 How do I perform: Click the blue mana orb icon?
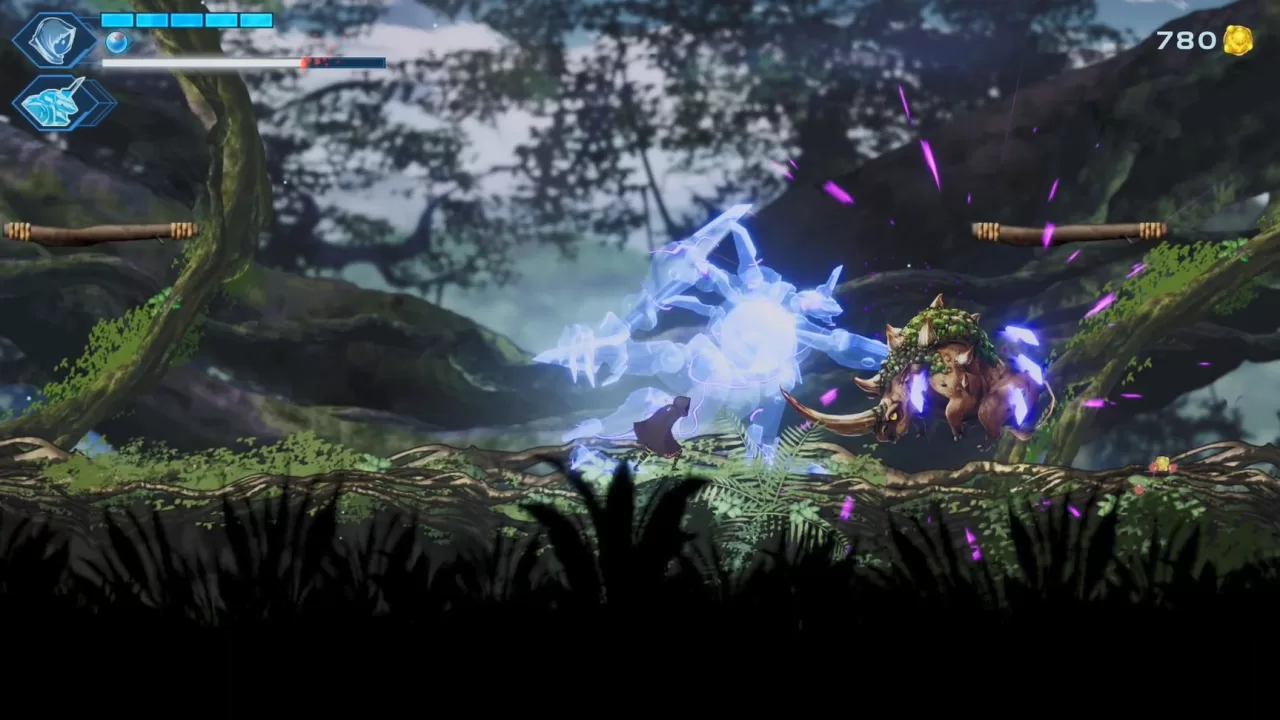tap(118, 42)
